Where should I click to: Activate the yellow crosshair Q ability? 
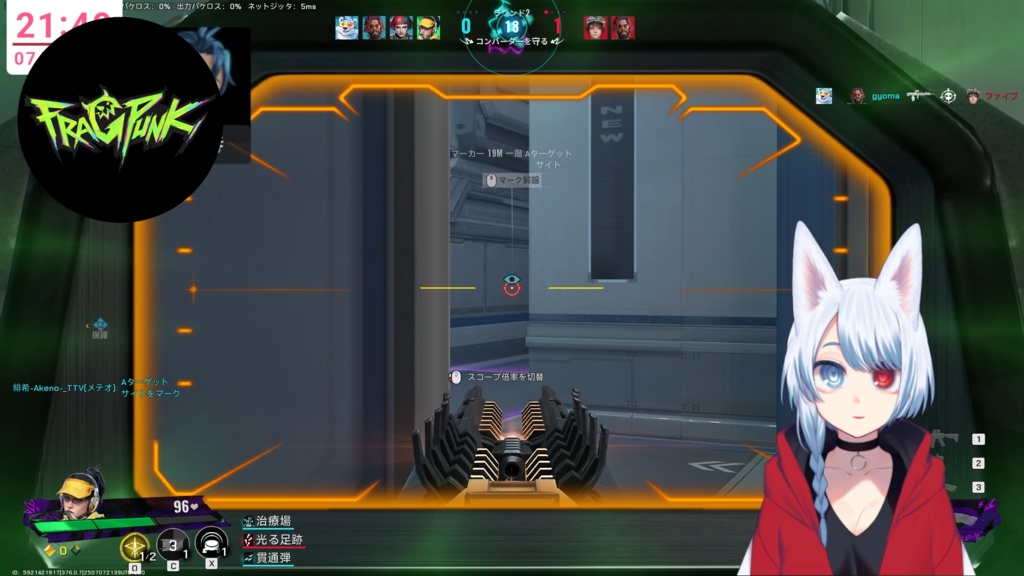[134, 546]
